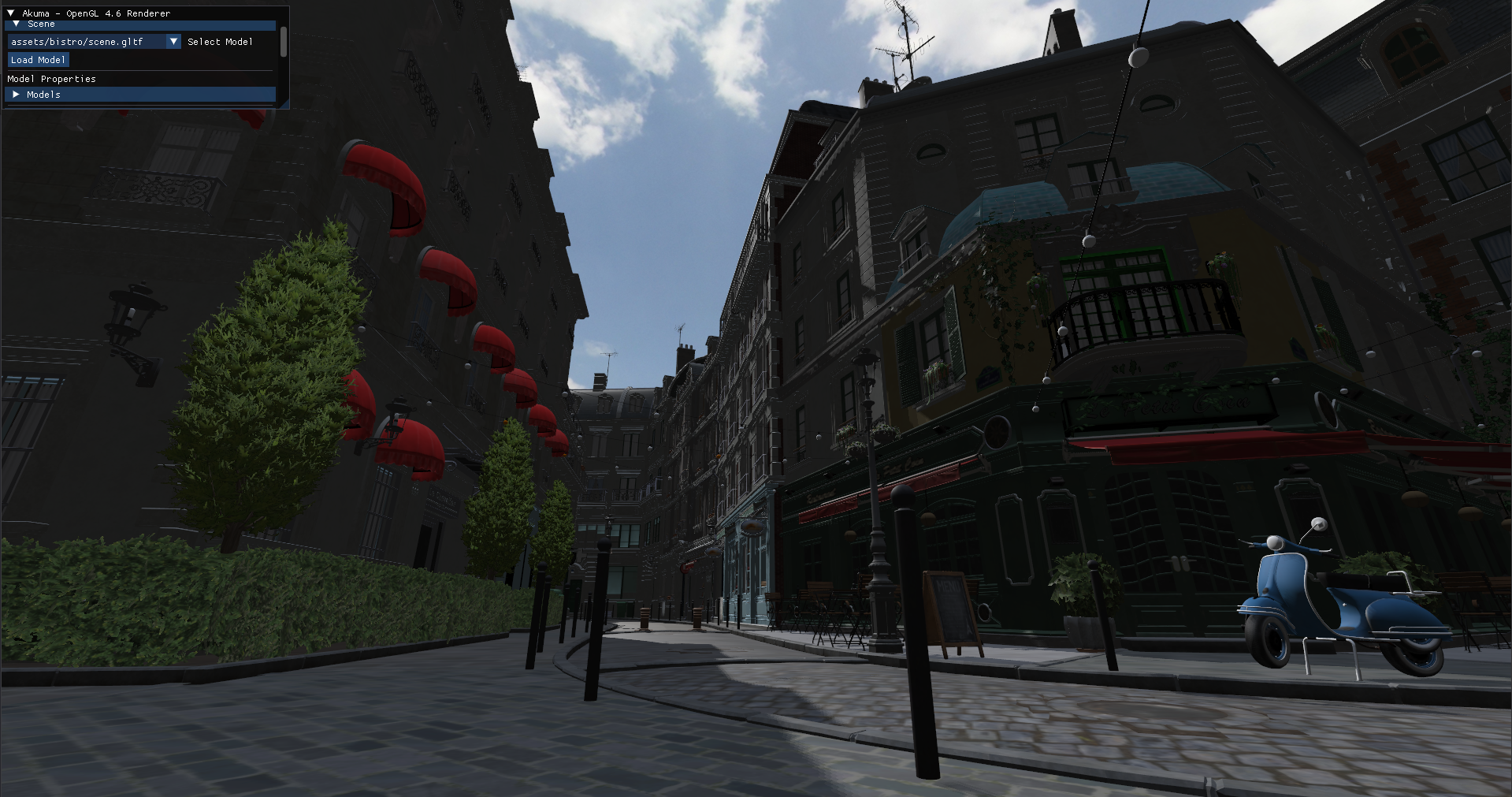Click the Model Properties heading
The width and height of the screenshot is (1512, 797).
coord(51,78)
